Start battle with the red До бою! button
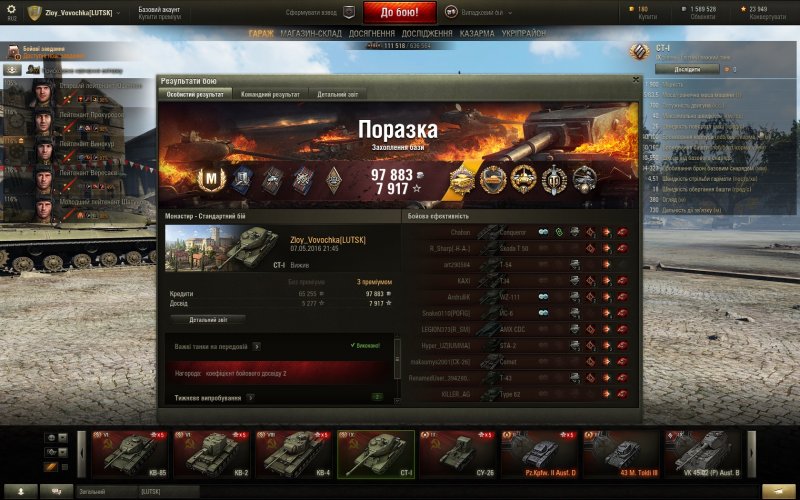Screen dimensions: 800x500 point(408,12)
